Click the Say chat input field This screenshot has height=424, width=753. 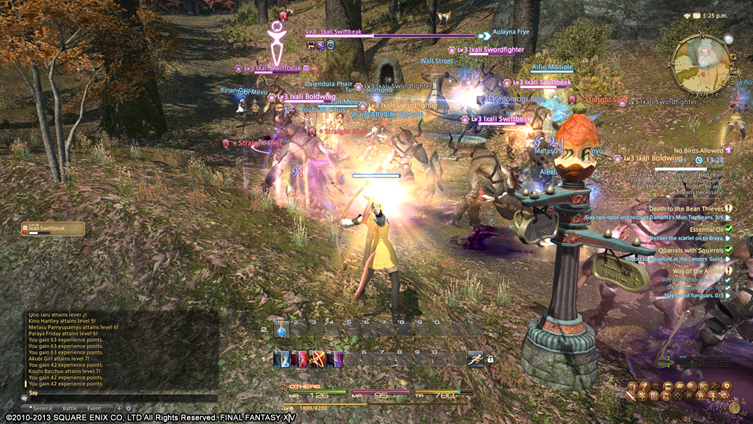tap(110, 395)
